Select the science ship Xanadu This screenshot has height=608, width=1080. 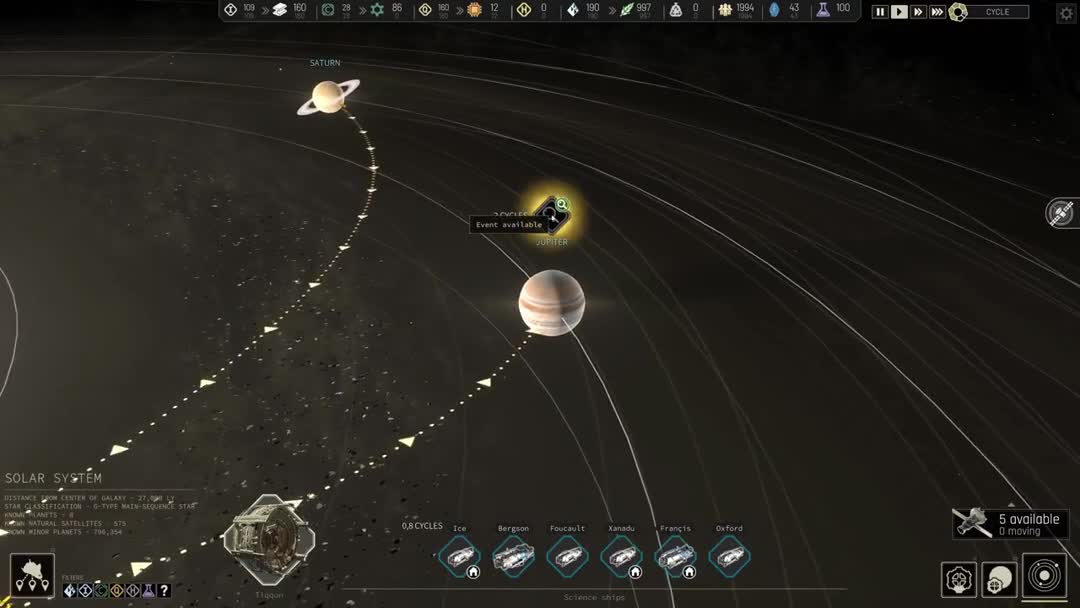point(622,556)
